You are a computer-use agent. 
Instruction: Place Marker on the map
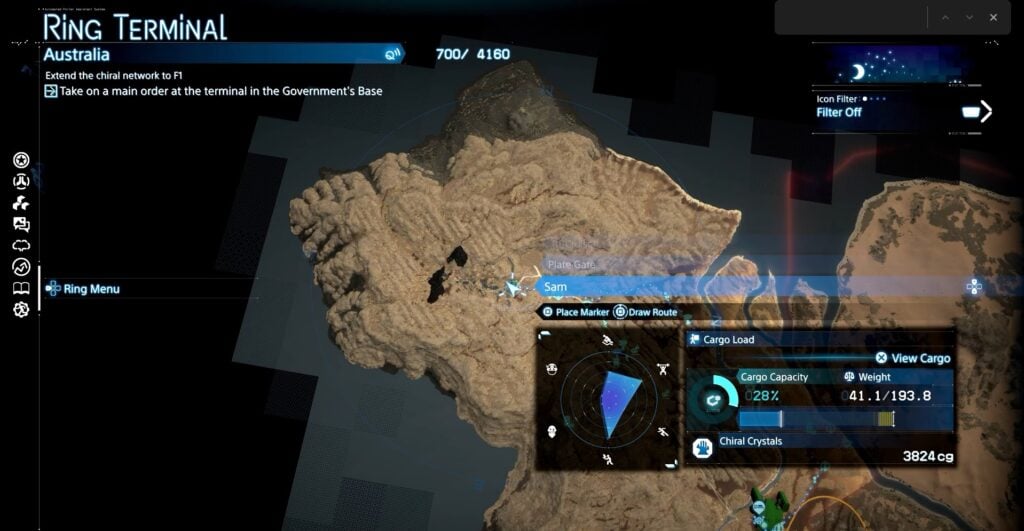575,312
